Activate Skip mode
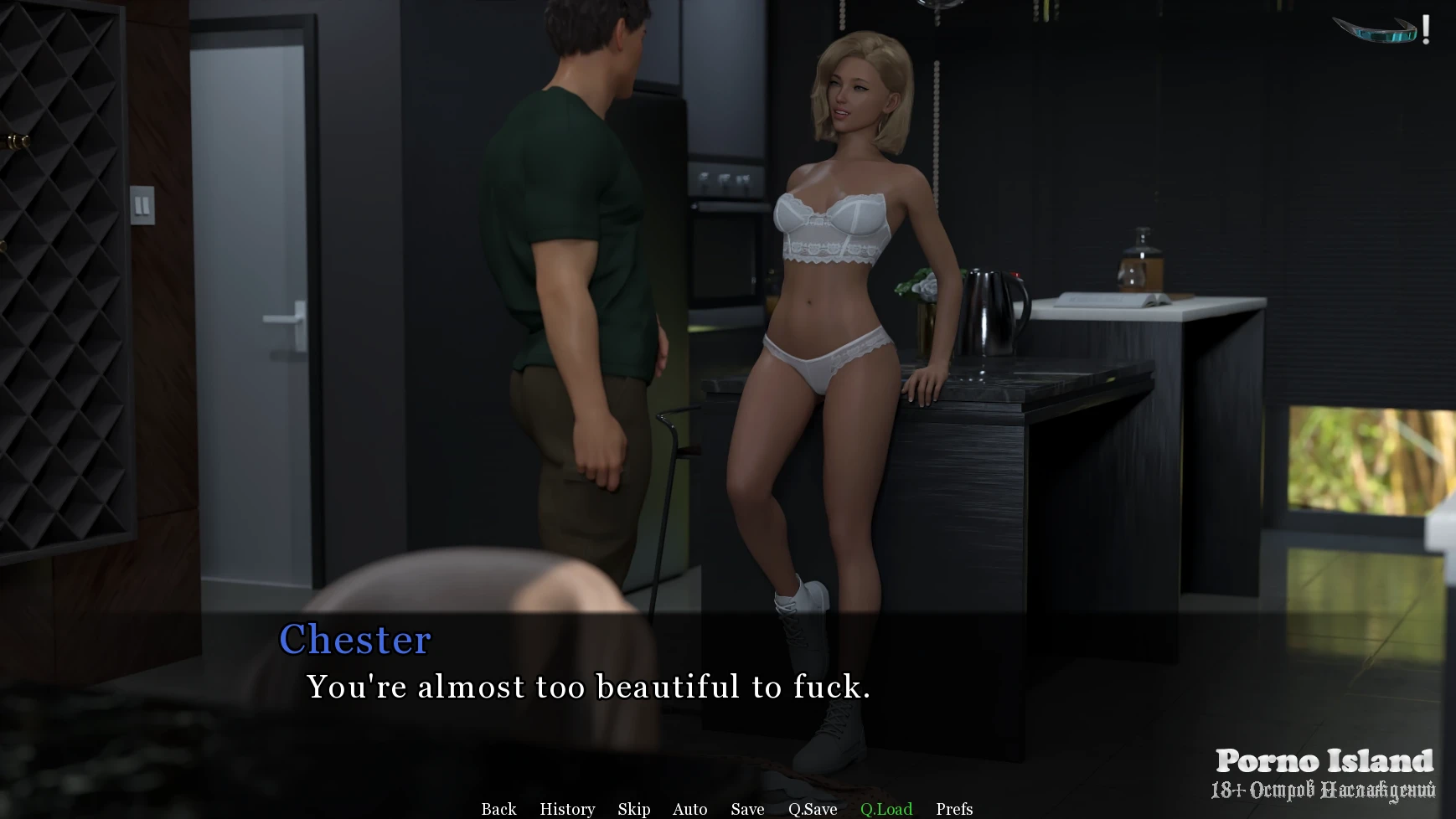Screen dimensions: 1456x819 (x=634, y=809)
